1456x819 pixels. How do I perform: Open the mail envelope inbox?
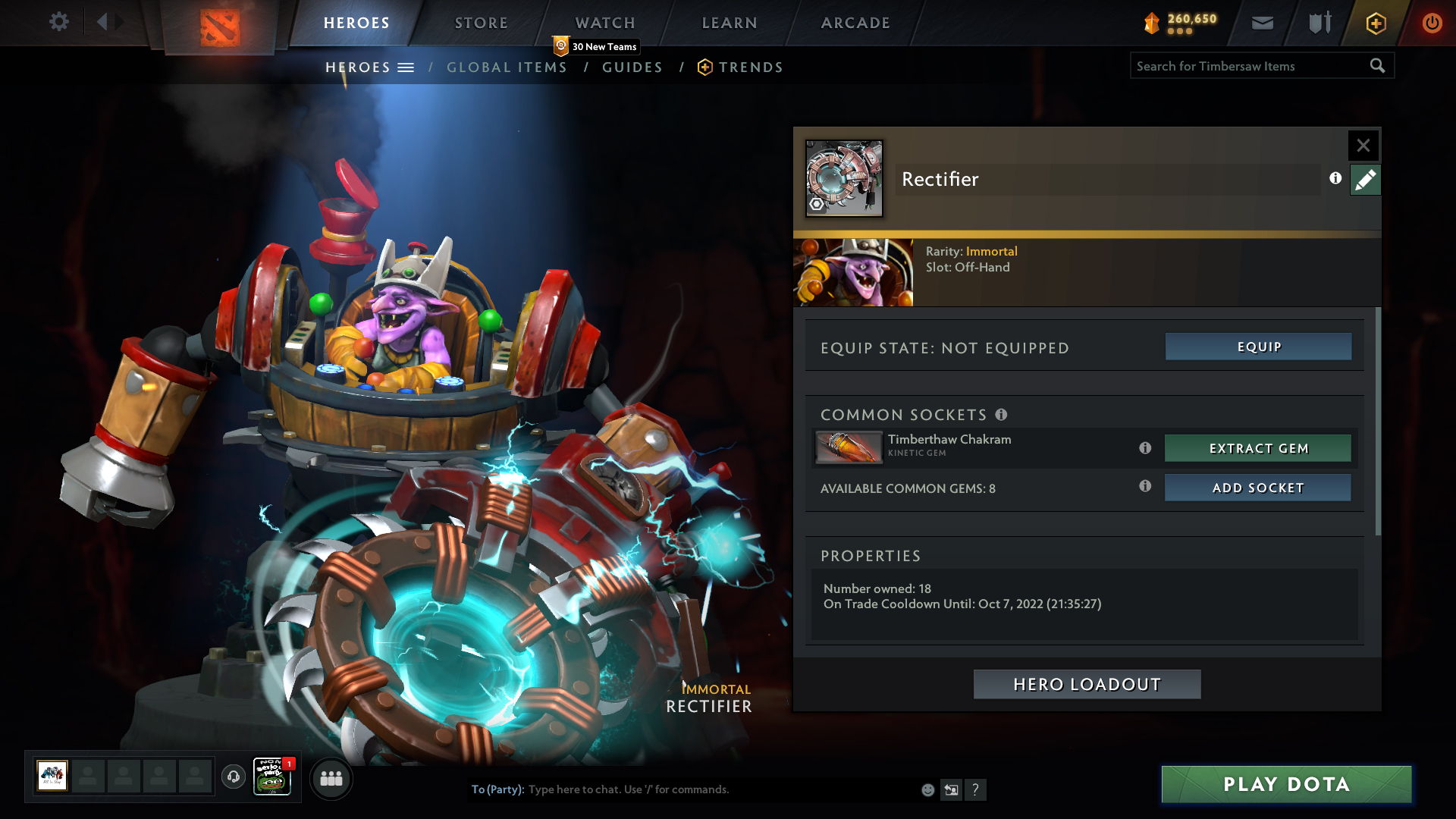1262,23
